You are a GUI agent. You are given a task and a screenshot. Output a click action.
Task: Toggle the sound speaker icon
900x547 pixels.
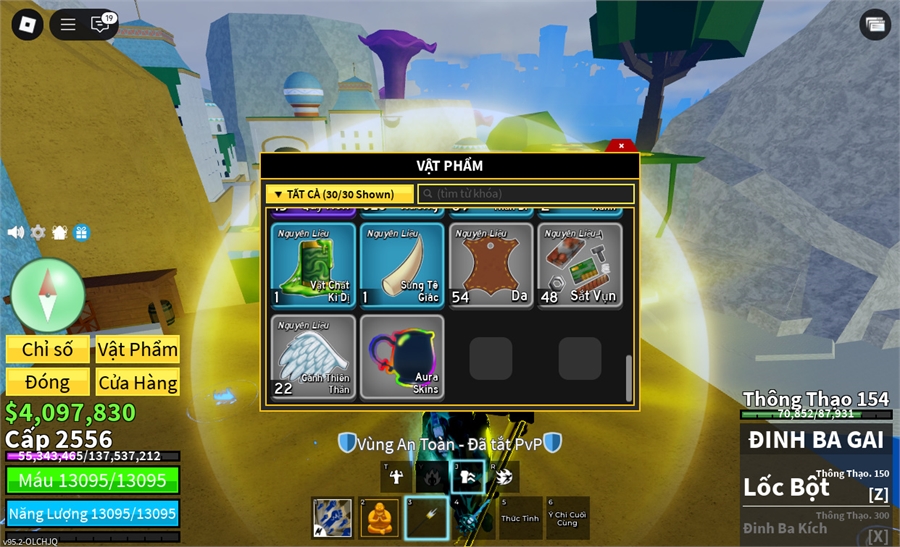(16, 232)
